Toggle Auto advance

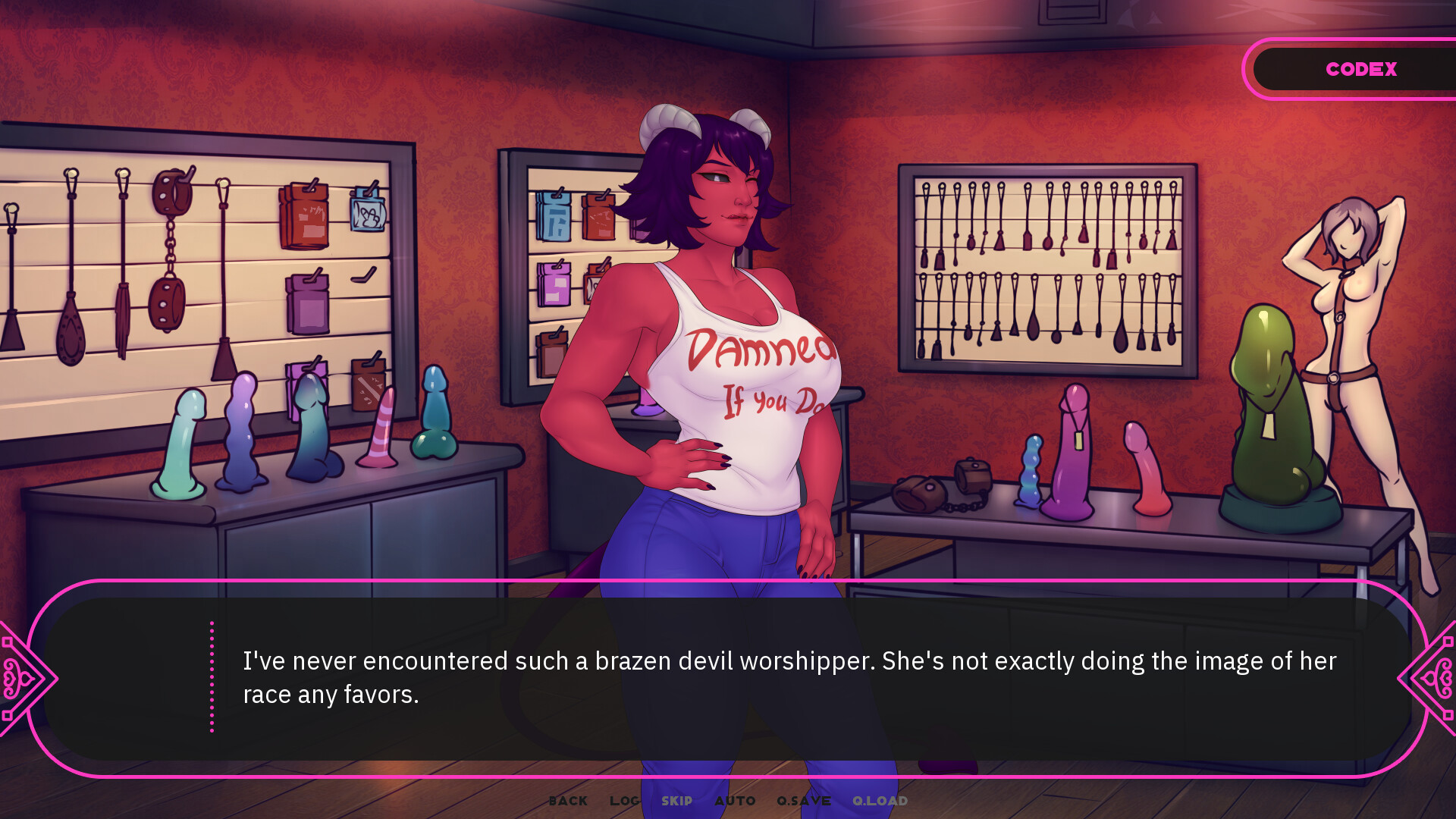pos(735,801)
